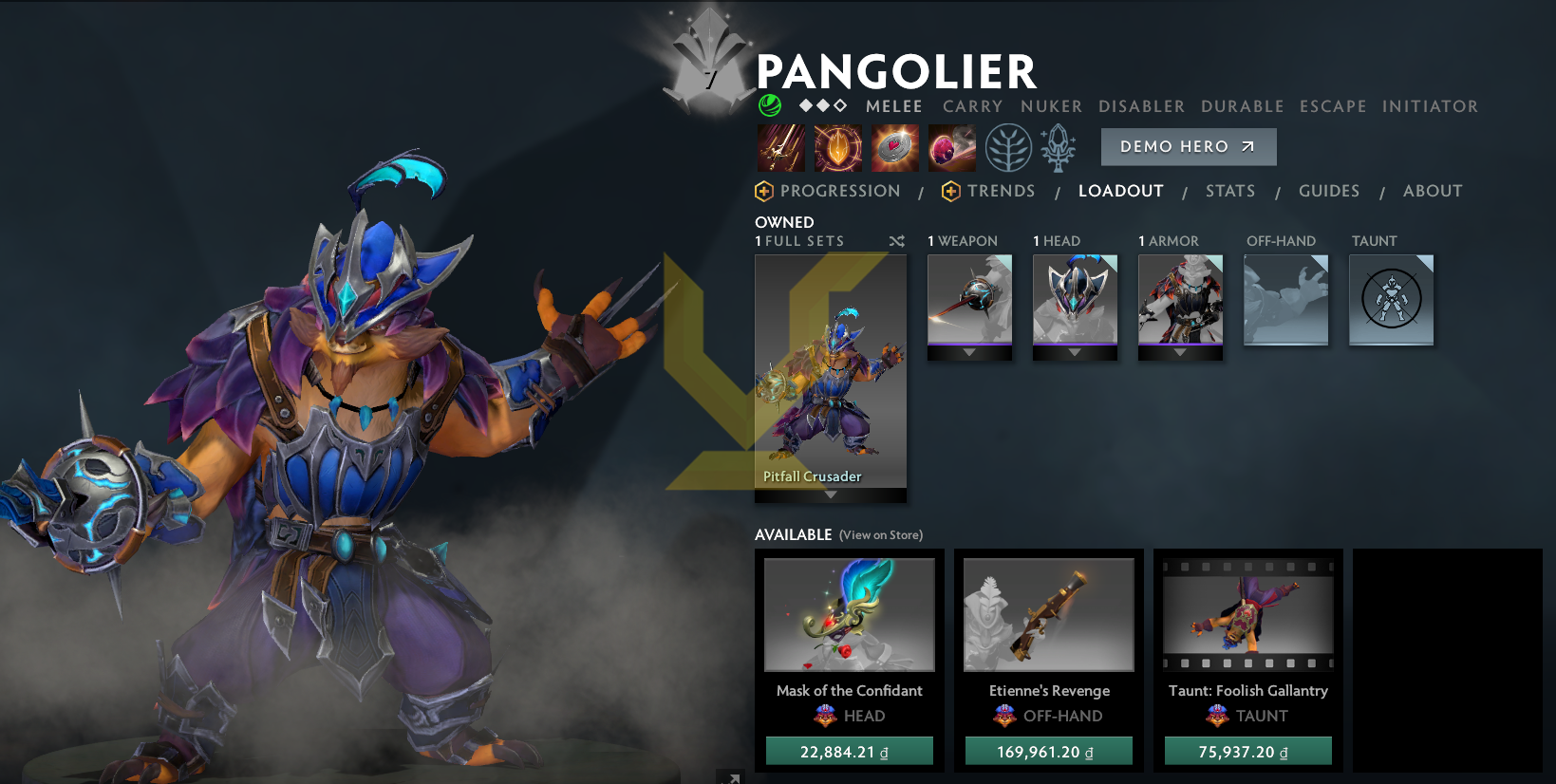This screenshot has height=784, width=1556.
Task: Open the off-hand loadout slot
Action: 1285,299
